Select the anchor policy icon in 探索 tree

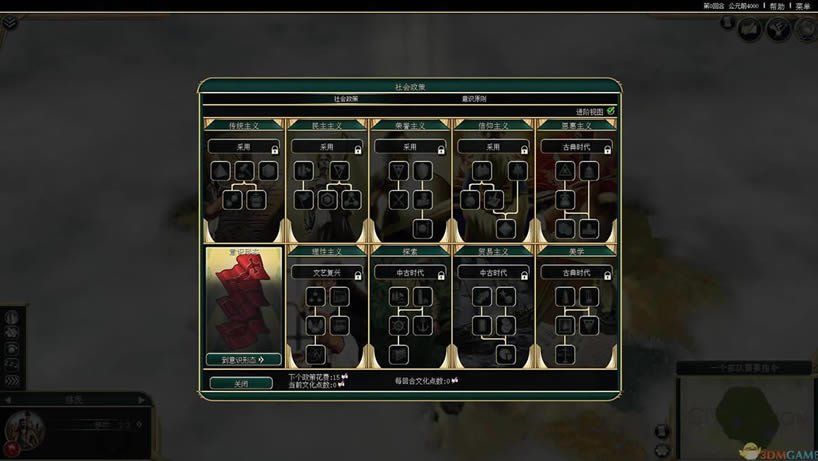click(422, 326)
